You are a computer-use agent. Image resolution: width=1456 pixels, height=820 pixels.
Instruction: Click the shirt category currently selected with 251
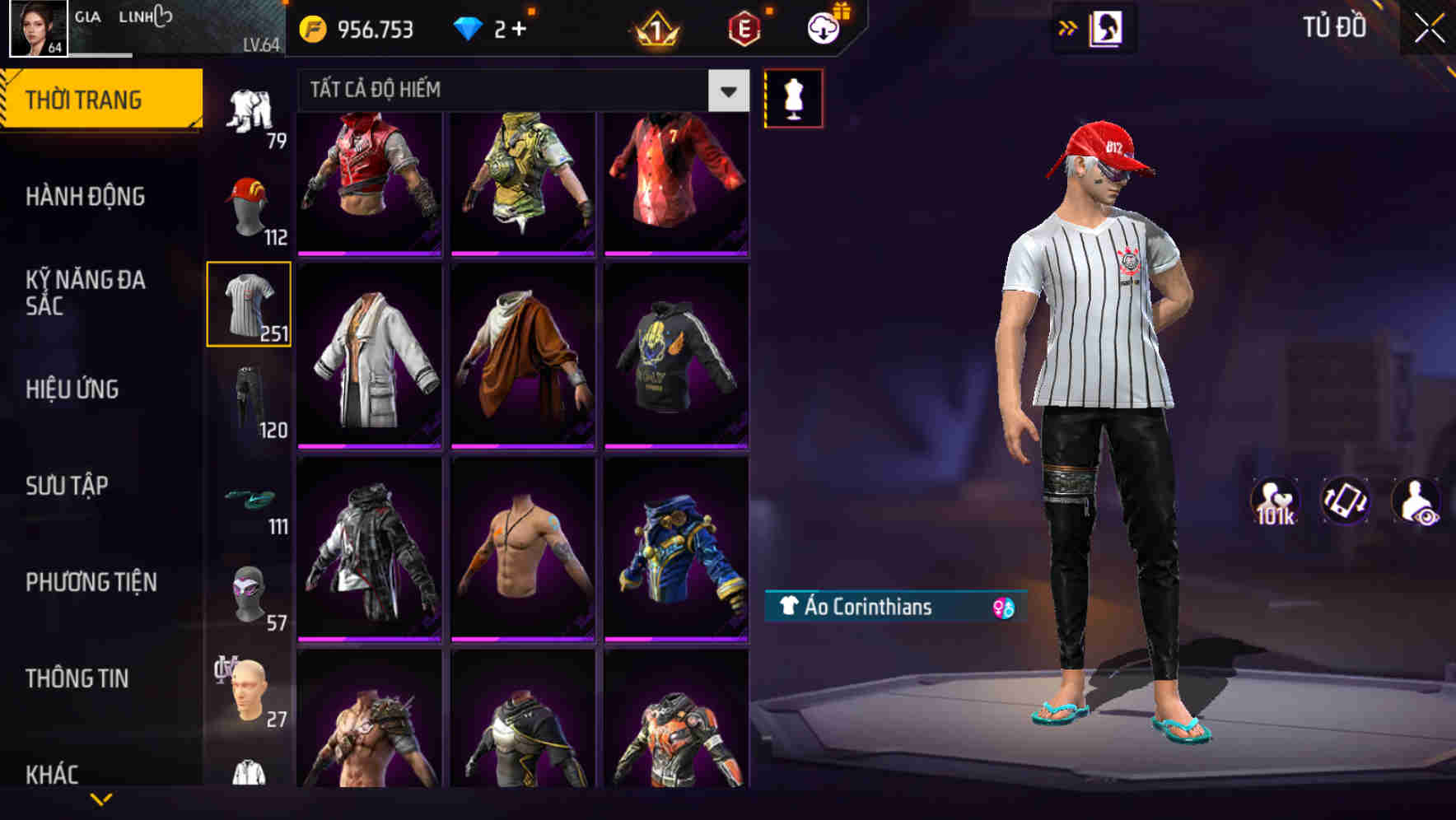tap(250, 305)
